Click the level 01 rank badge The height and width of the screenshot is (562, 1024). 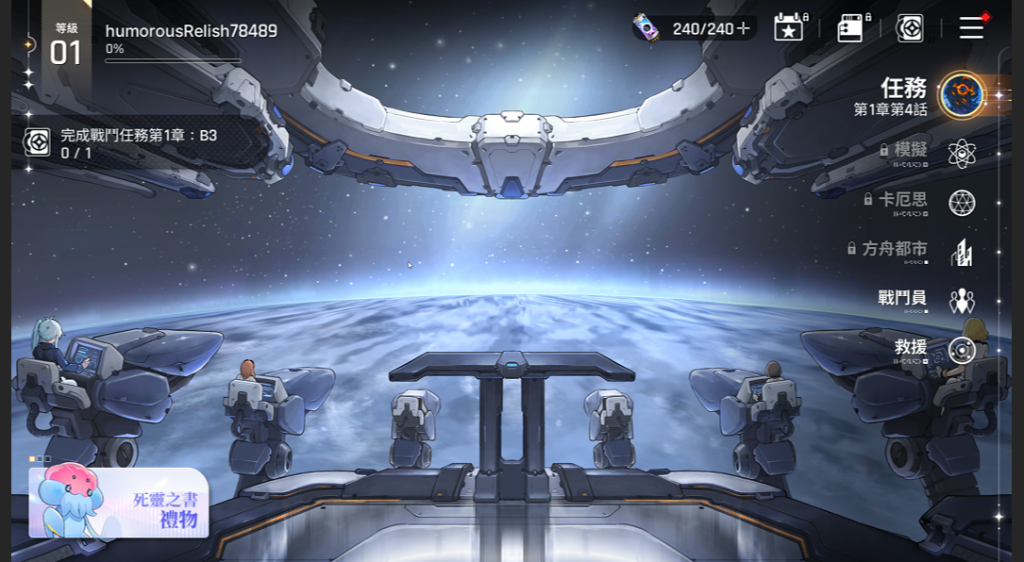66,46
